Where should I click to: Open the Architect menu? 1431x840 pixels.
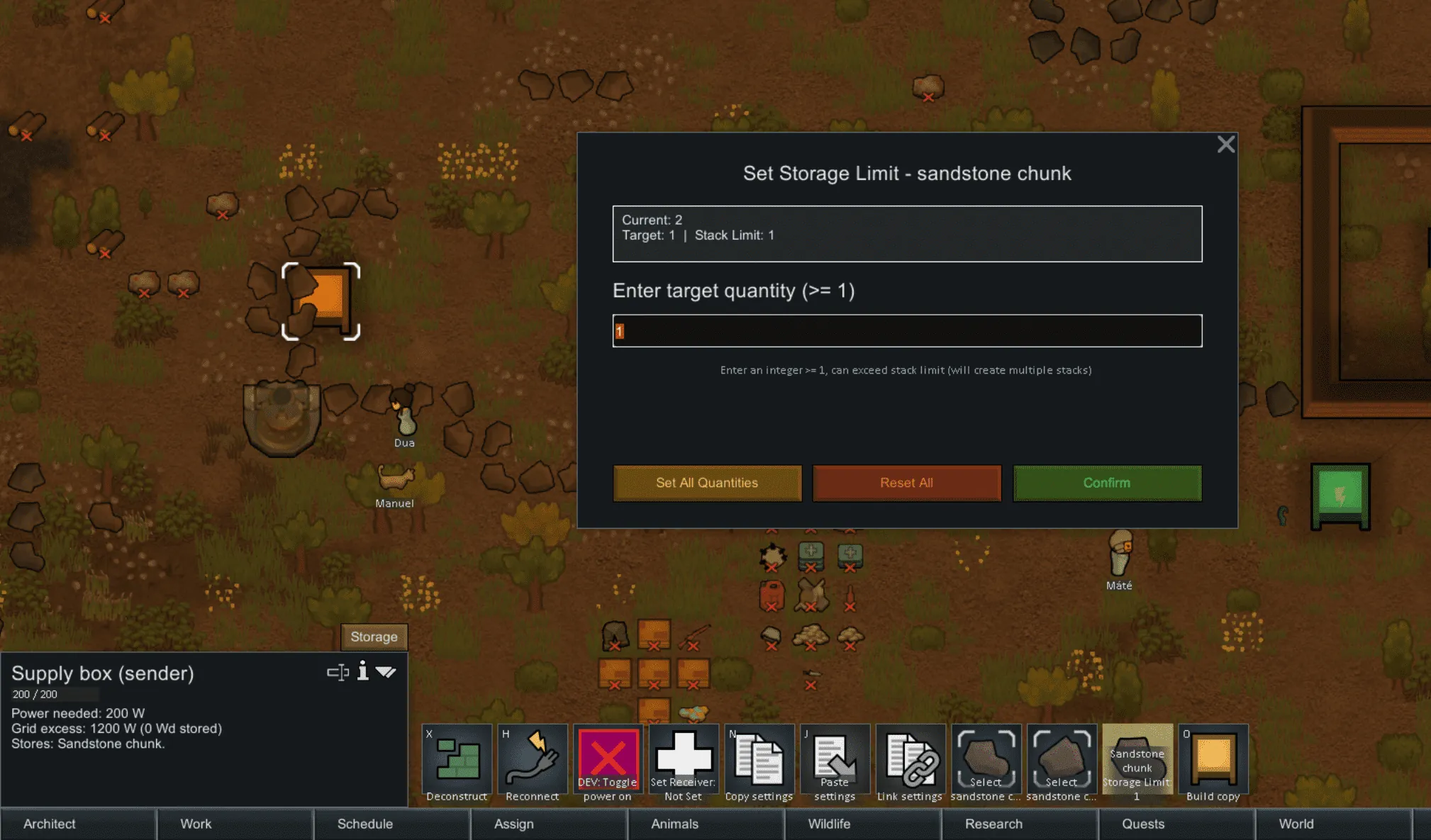coord(49,824)
